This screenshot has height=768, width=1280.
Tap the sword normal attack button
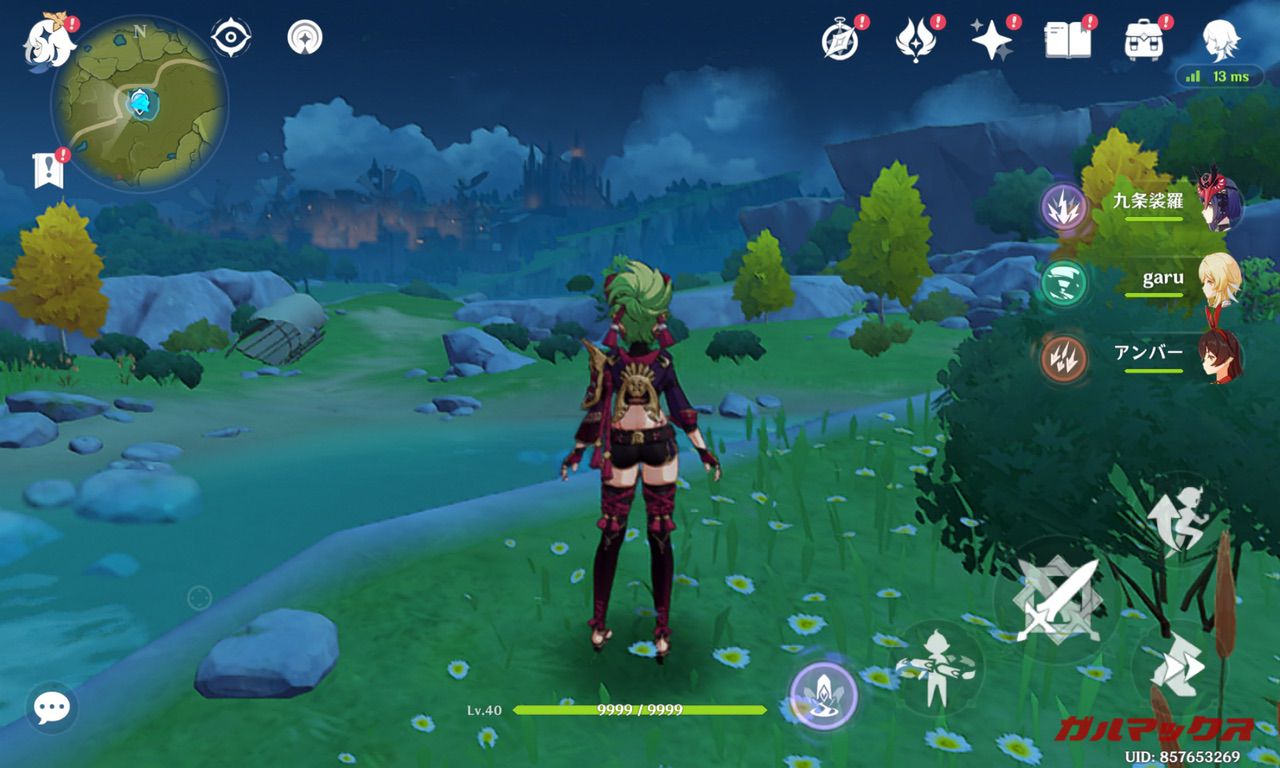[1056, 601]
